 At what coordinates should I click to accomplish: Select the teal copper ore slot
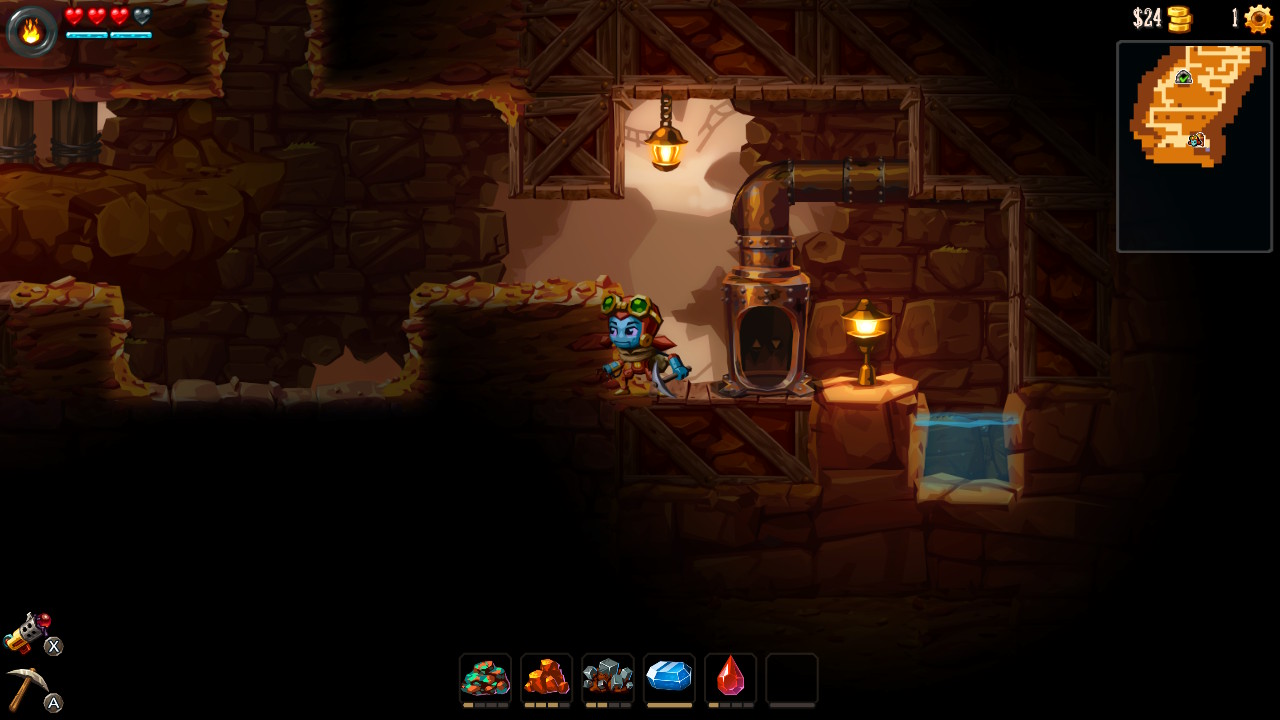pyautogui.click(x=485, y=678)
